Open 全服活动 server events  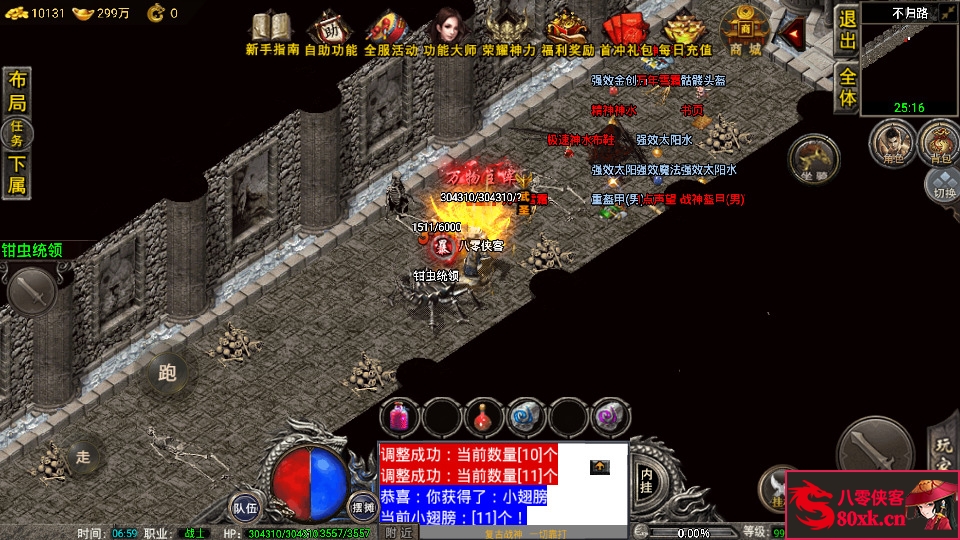tap(390, 30)
